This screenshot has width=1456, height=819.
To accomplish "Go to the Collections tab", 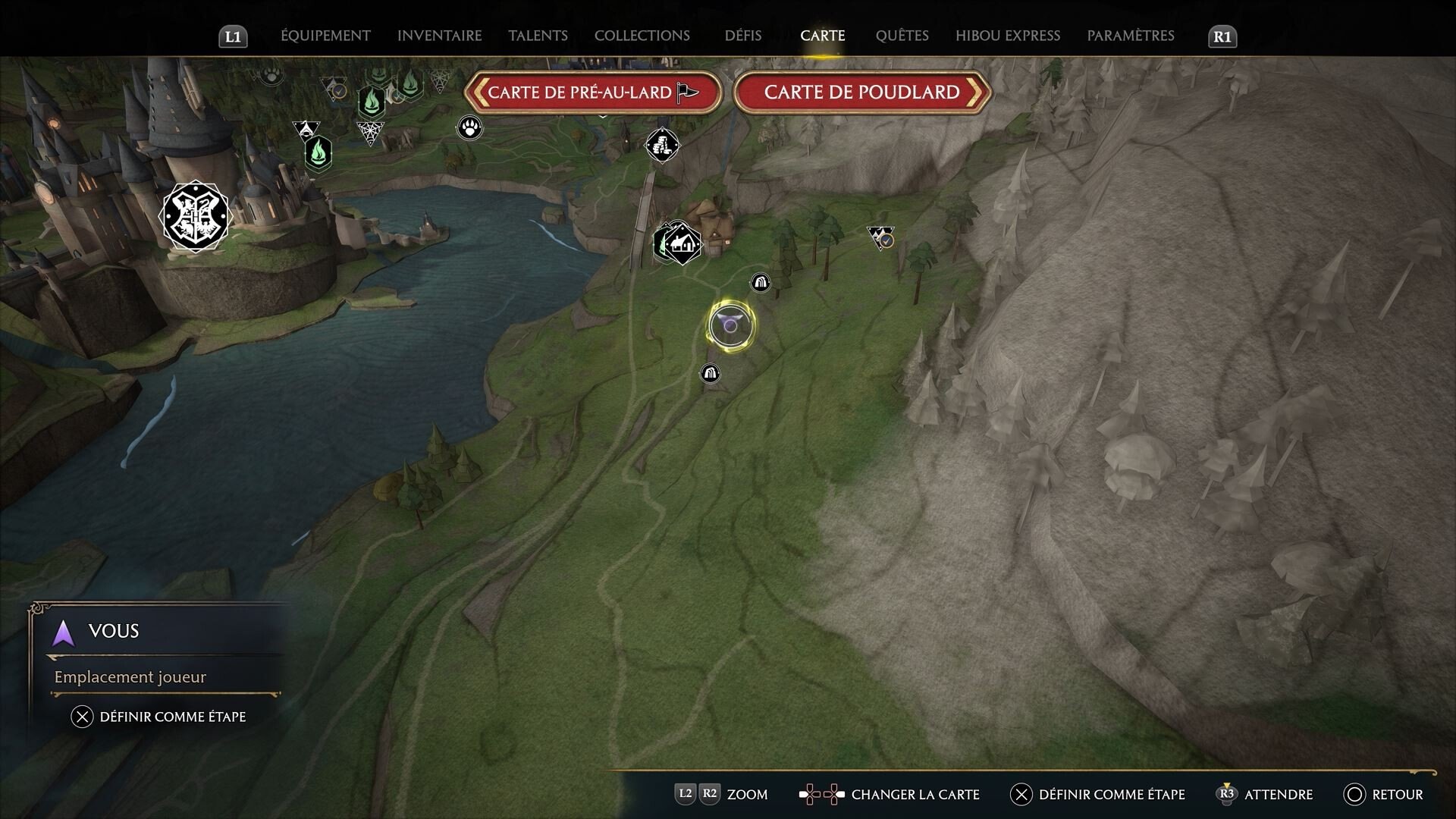I will 642,36.
